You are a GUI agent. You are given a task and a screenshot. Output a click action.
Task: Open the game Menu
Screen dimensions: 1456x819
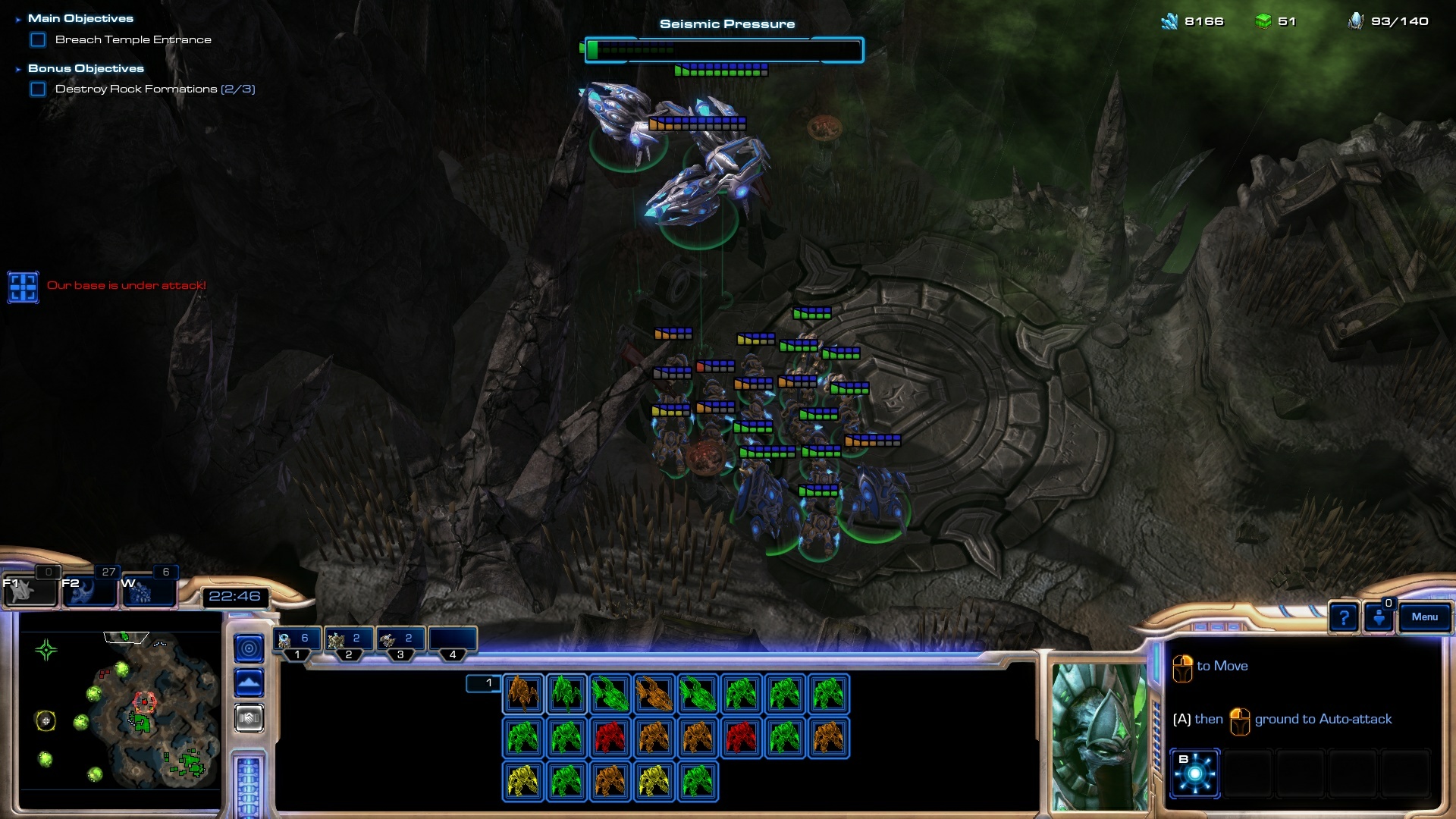(1424, 617)
